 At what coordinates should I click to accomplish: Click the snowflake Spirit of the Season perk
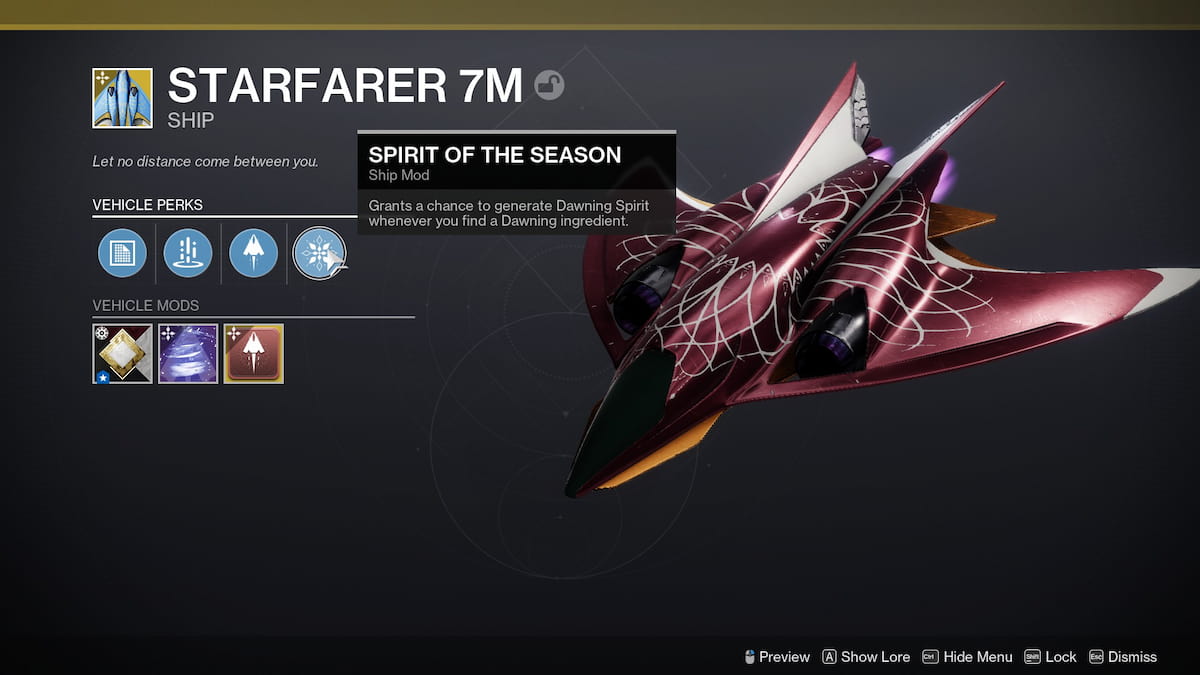[x=318, y=253]
